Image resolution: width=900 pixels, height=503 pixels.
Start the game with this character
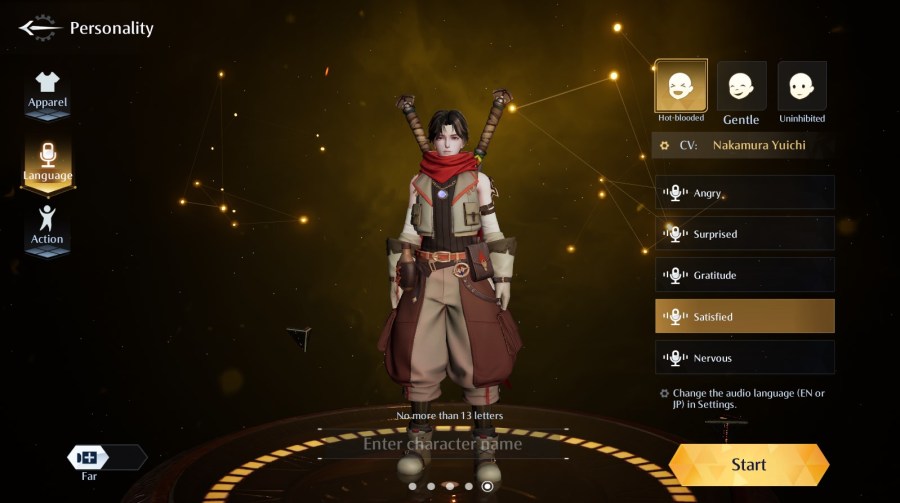click(748, 464)
